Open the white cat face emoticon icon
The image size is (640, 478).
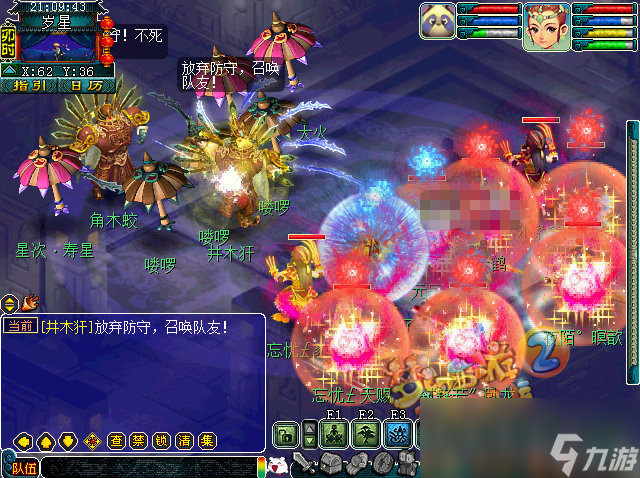(x=280, y=465)
